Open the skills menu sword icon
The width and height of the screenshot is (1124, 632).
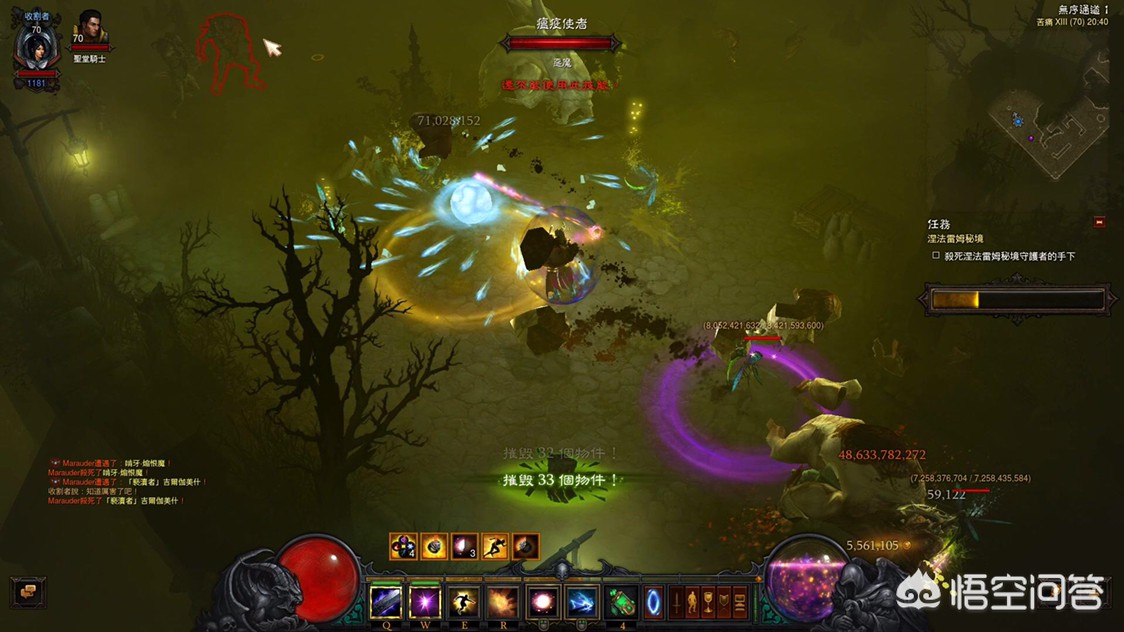(x=677, y=602)
